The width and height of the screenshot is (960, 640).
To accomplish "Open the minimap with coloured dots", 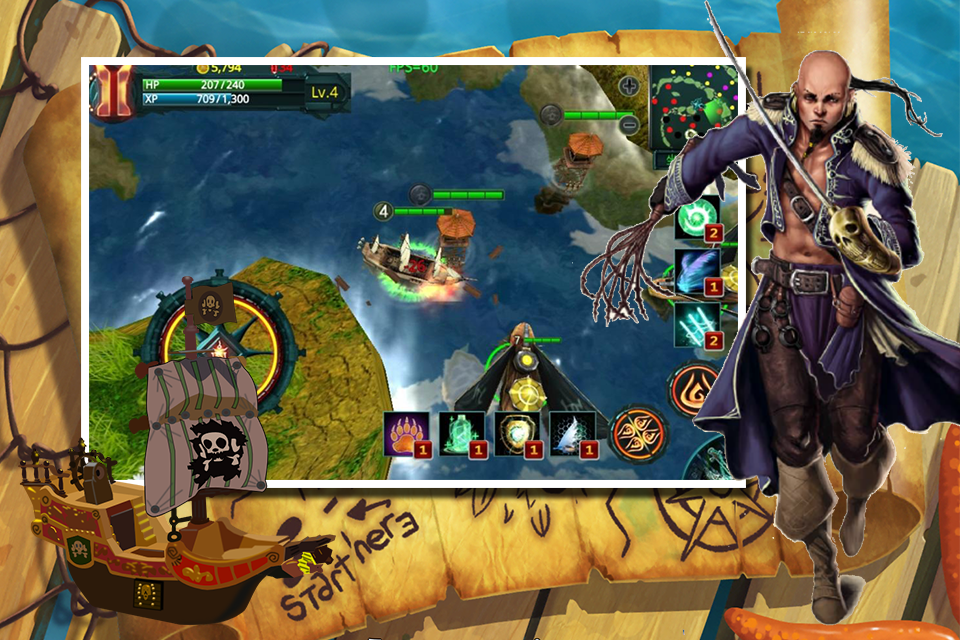I will point(694,107).
